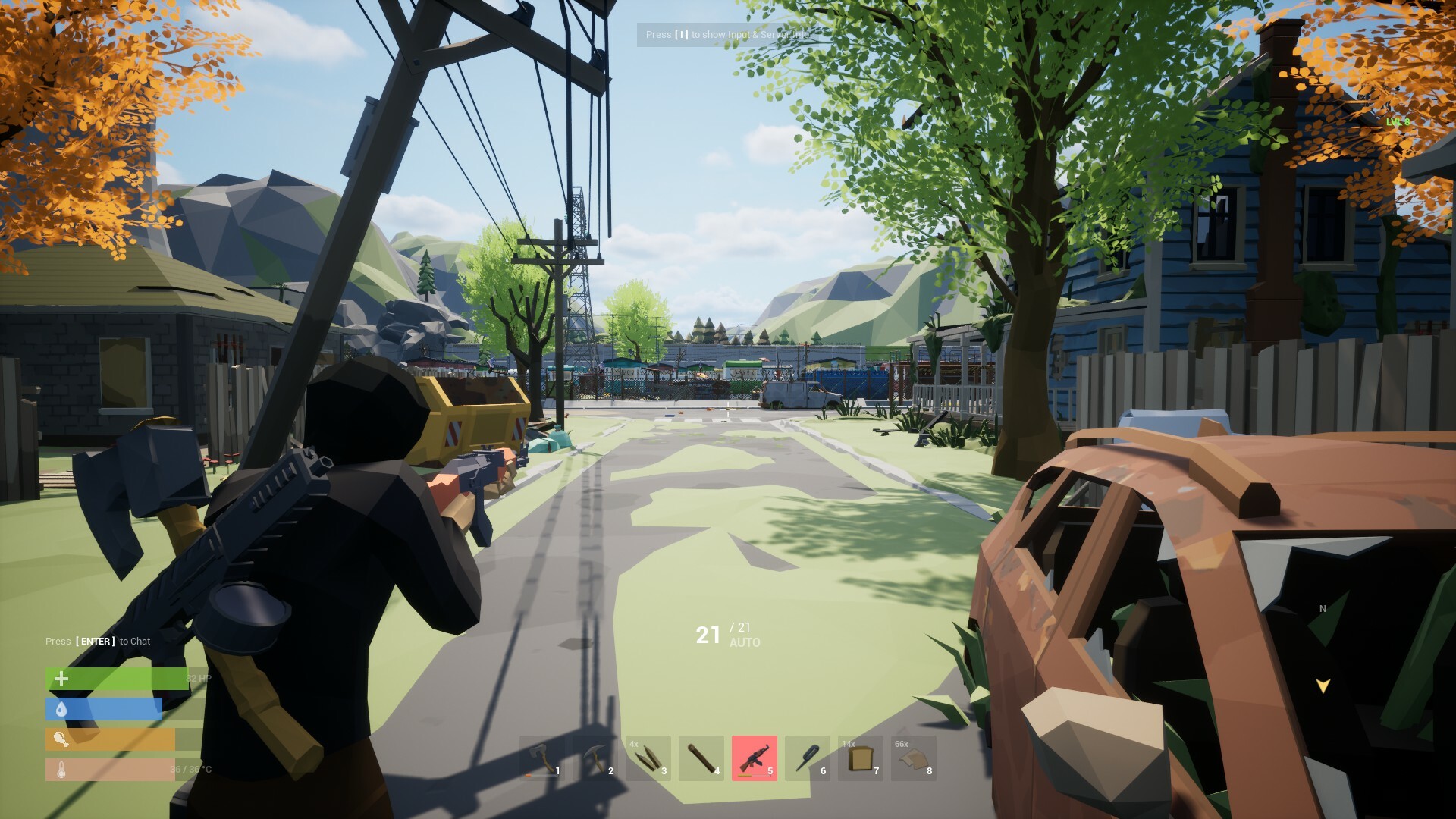Click the thermometer temperature icon
The height and width of the screenshot is (819, 1456).
click(x=61, y=768)
